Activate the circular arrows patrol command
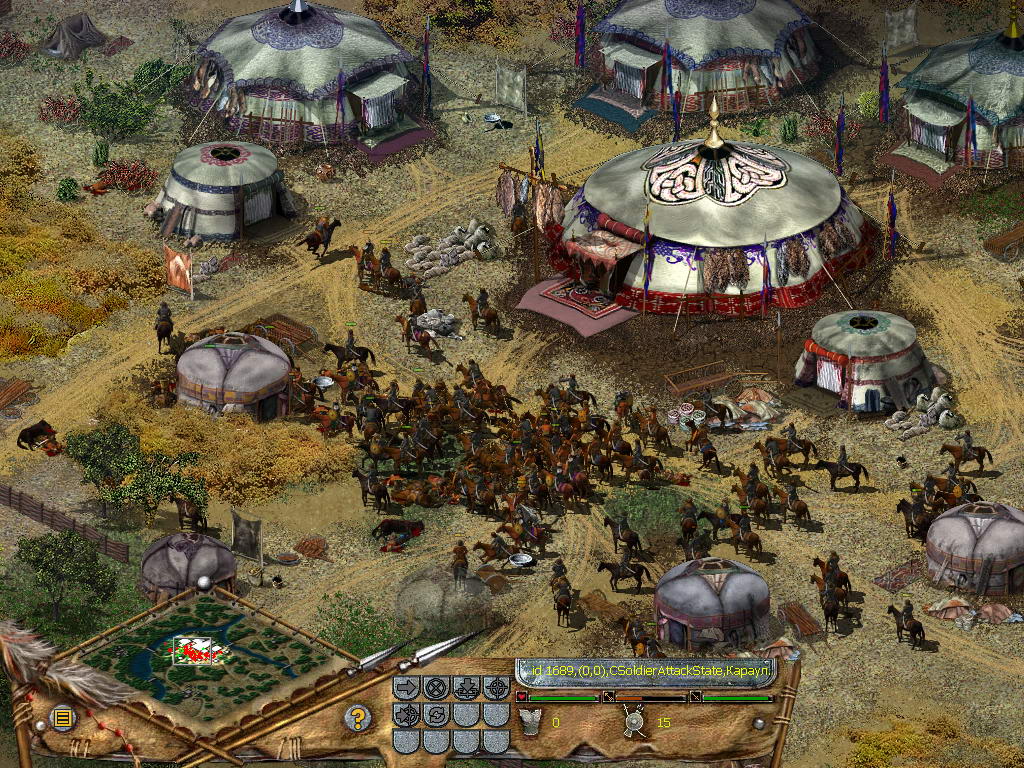 click(435, 715)
